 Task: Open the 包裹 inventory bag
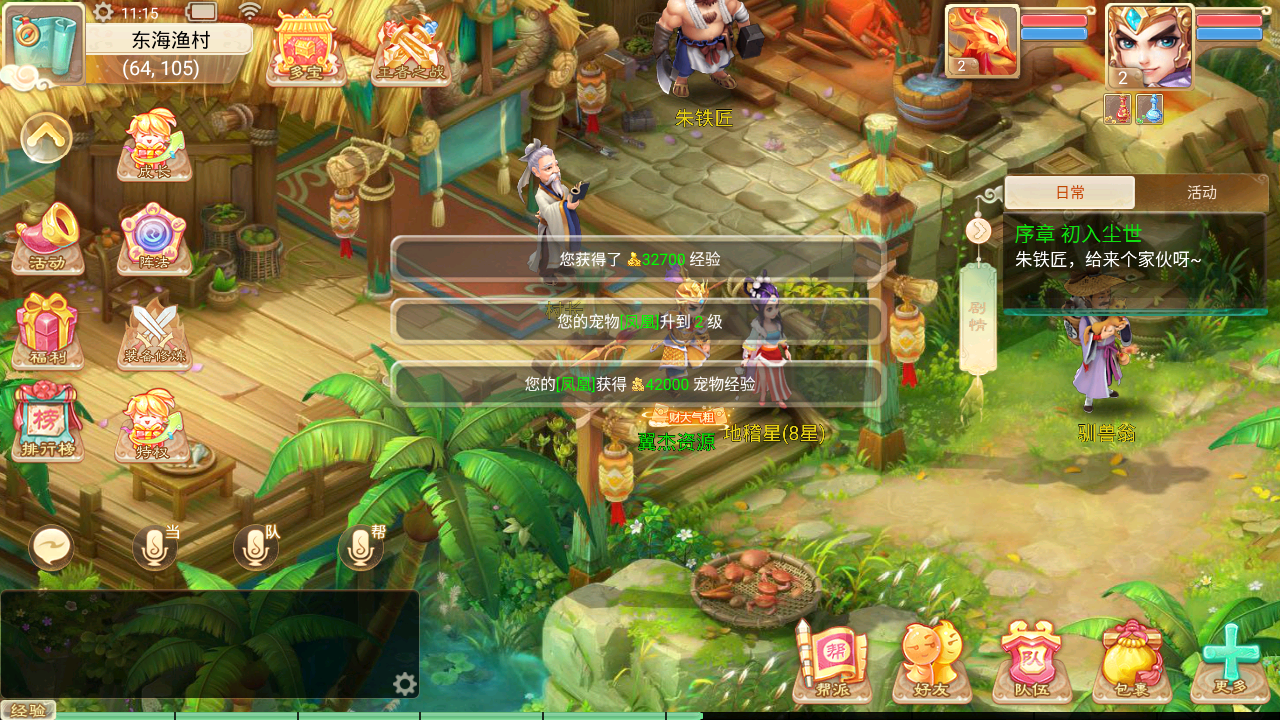click(1131, 660)
